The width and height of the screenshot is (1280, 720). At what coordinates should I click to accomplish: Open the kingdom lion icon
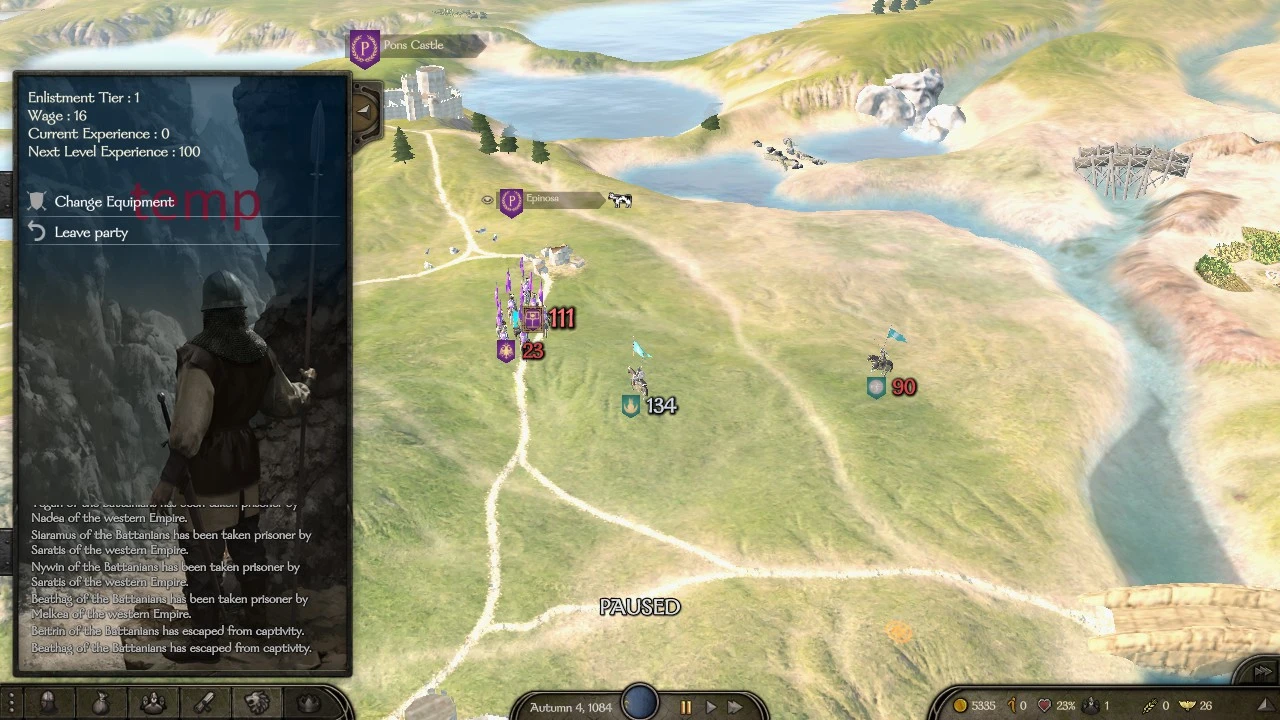(x=255, y=703)
